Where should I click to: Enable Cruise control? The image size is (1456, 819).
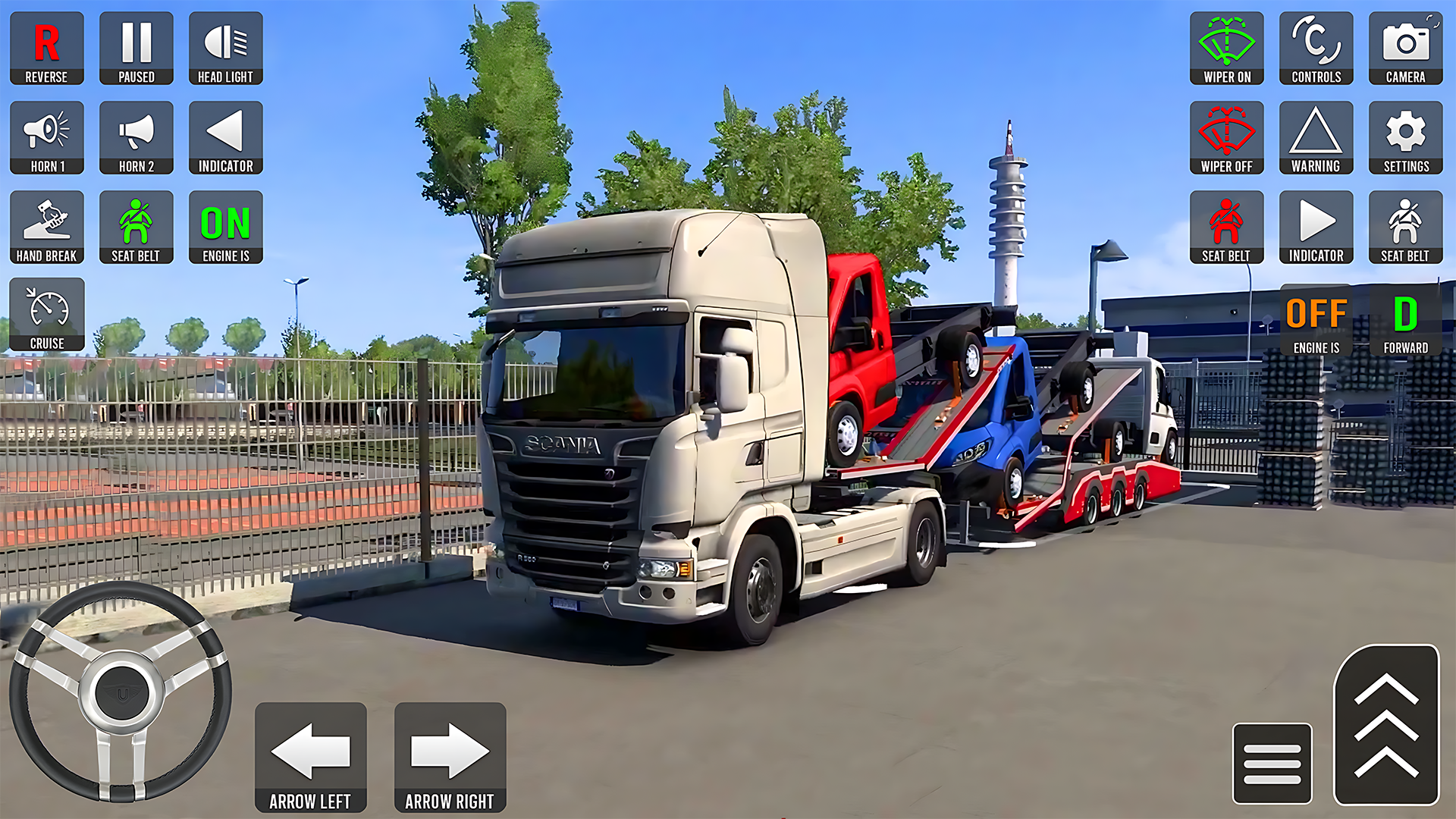pos(46,315)
